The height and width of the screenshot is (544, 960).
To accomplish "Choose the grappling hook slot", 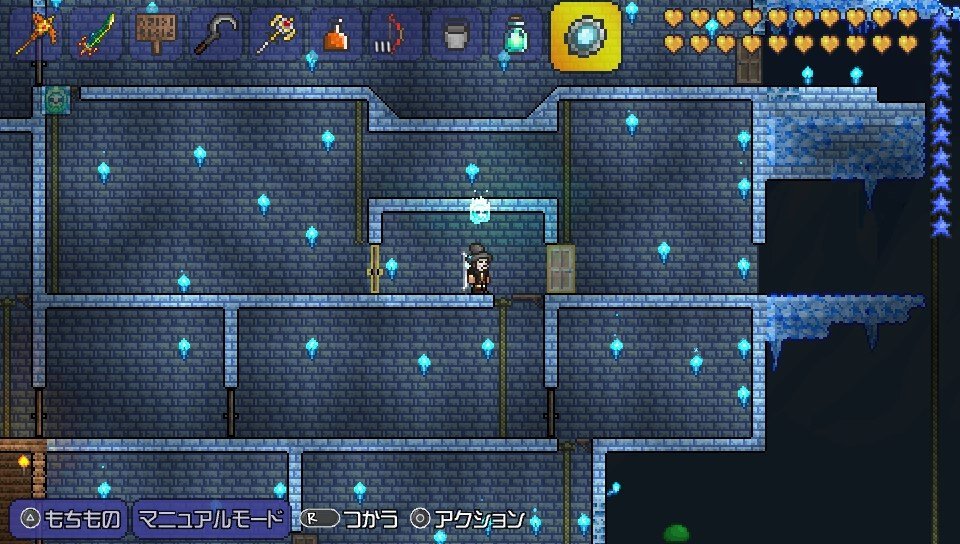I will click(216, 35).
